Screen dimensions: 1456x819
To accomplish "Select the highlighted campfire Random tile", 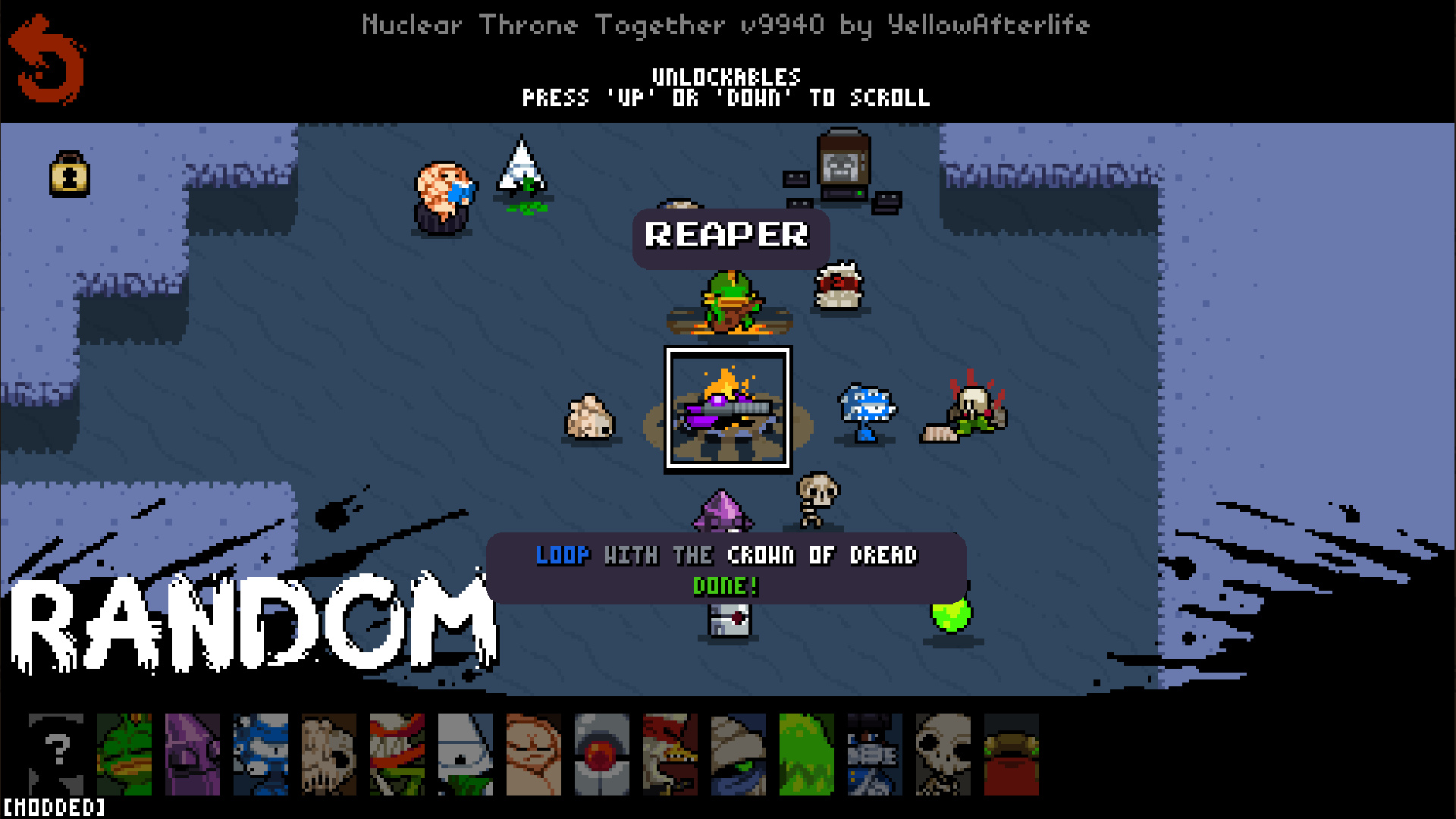I will tap(728, 409).
